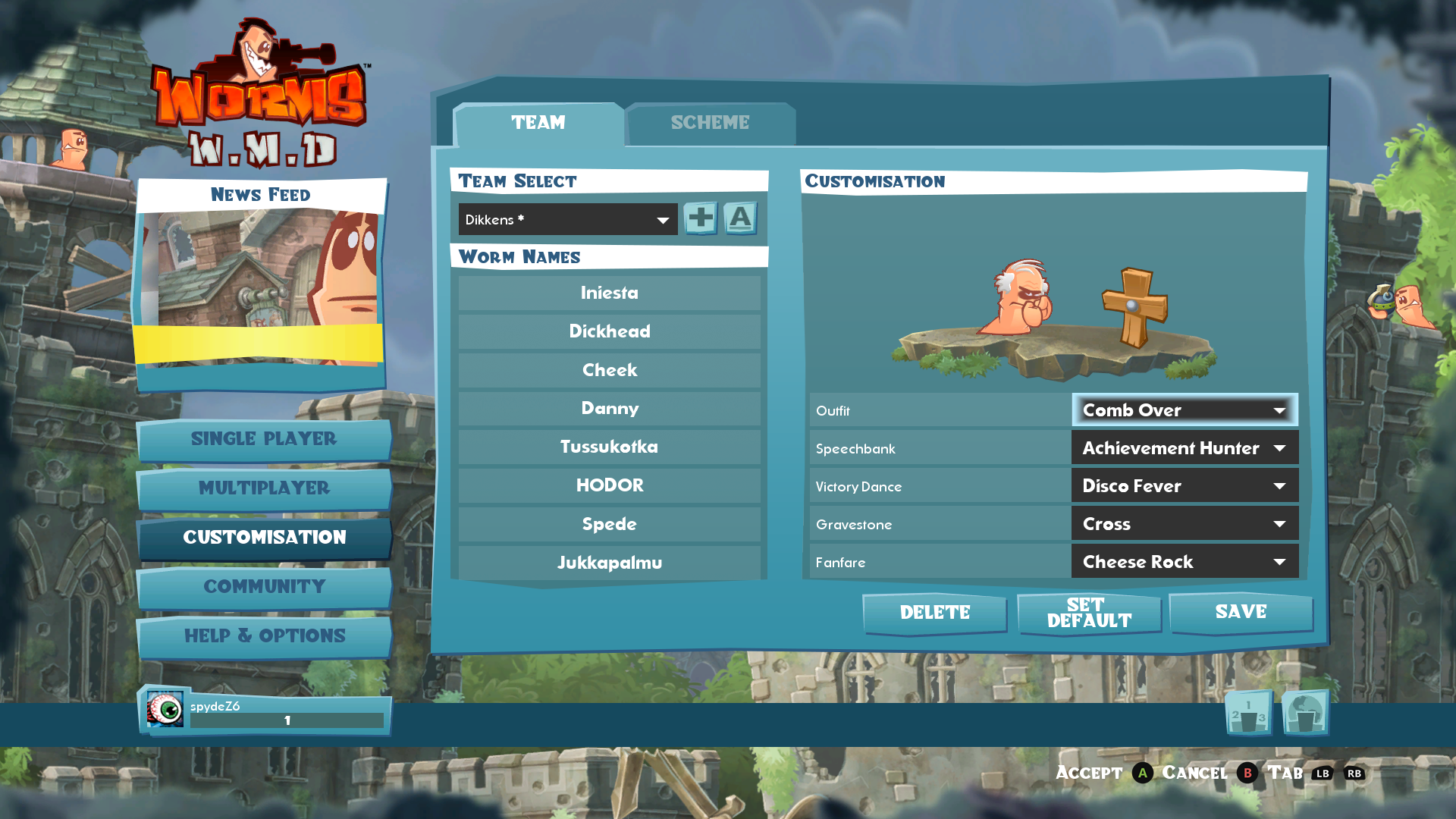Viewport: 1456px width, 819px height.
Task: Open the Comb Over outfit dropdown
Action: click(1185, 410)
